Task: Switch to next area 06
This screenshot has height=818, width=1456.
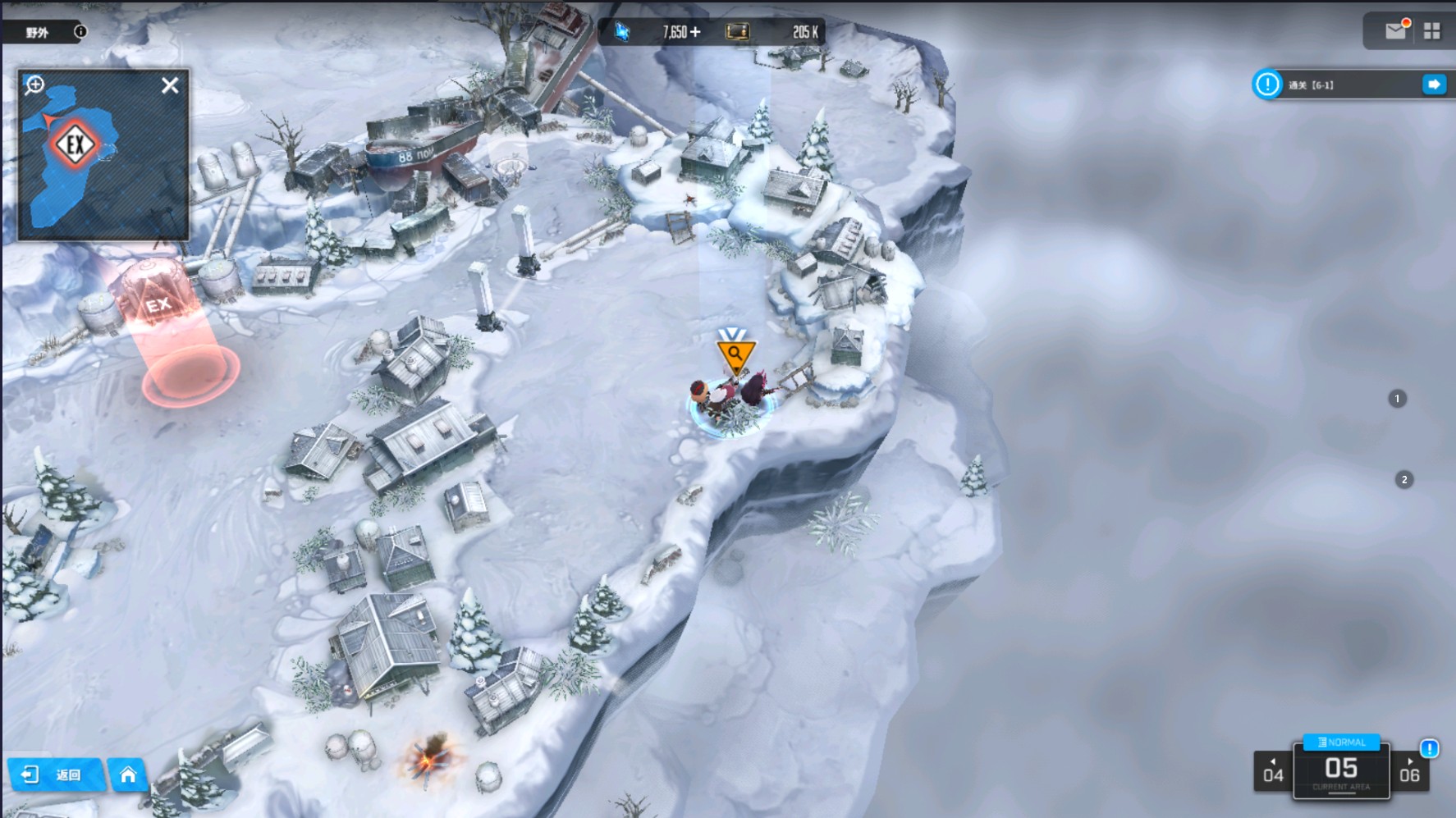Action: (1409, 772)
